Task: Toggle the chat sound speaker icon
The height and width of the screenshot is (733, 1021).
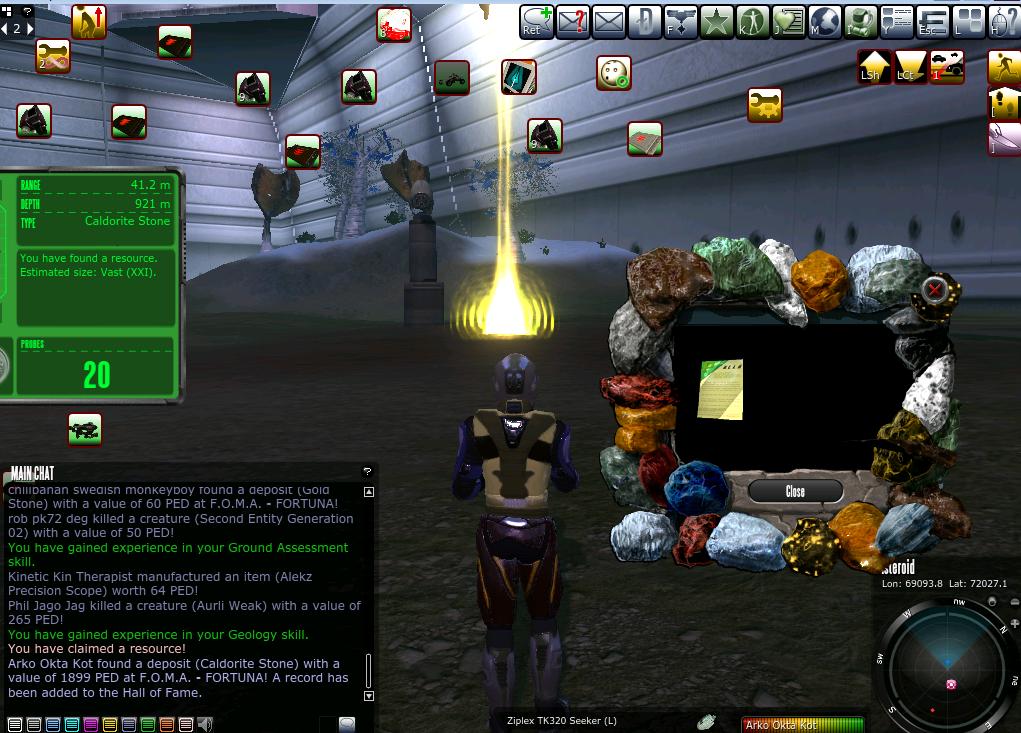Action: [x=206, y=724]
